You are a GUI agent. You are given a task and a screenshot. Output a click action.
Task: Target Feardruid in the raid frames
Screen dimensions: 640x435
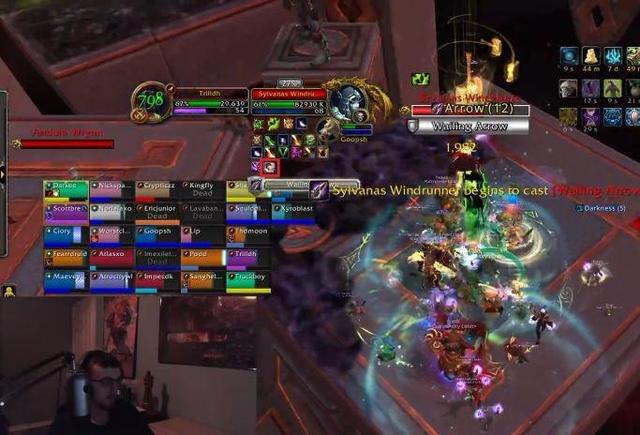(x=65, y=258)
